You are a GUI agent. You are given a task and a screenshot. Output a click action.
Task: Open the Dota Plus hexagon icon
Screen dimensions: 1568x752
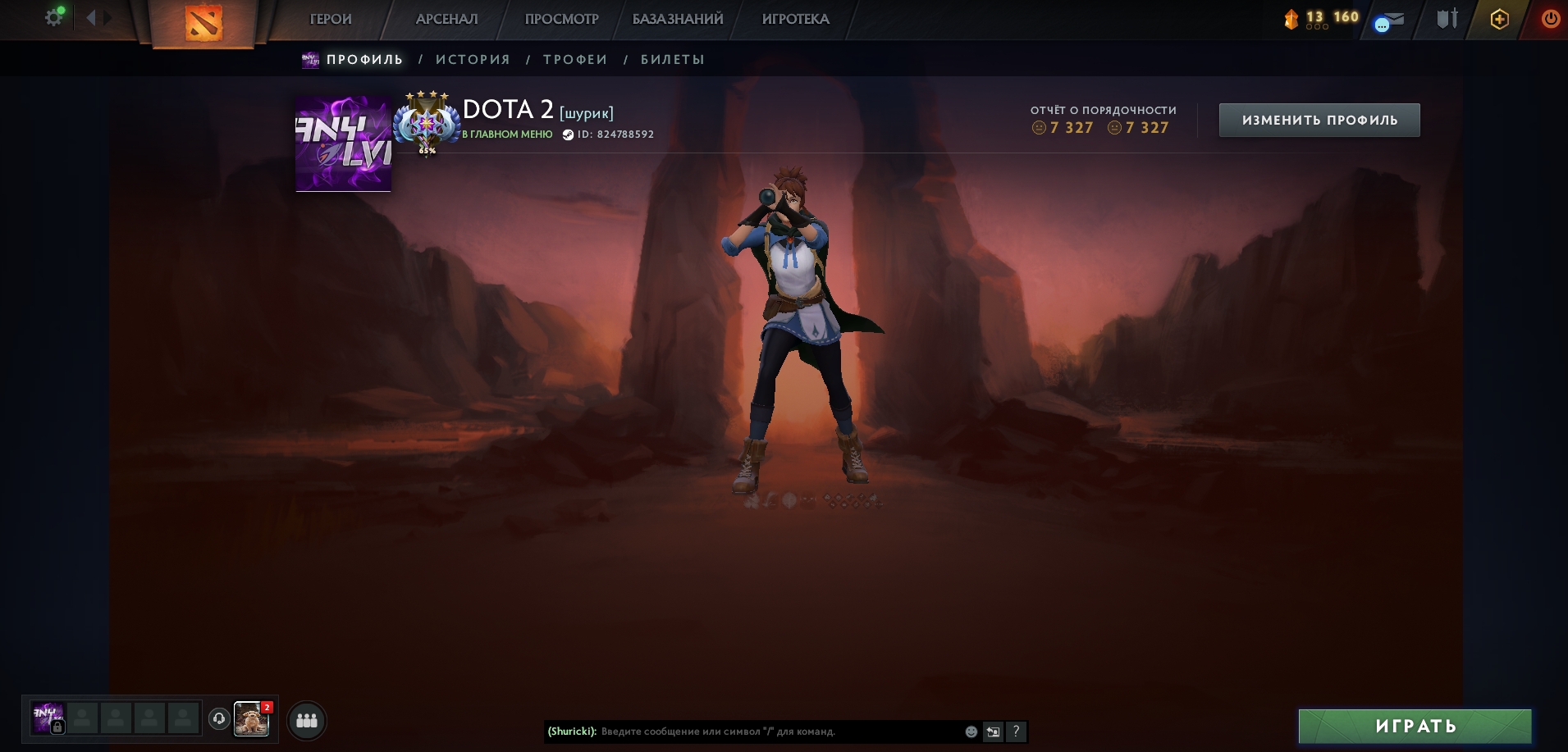tap(1499, 19)
